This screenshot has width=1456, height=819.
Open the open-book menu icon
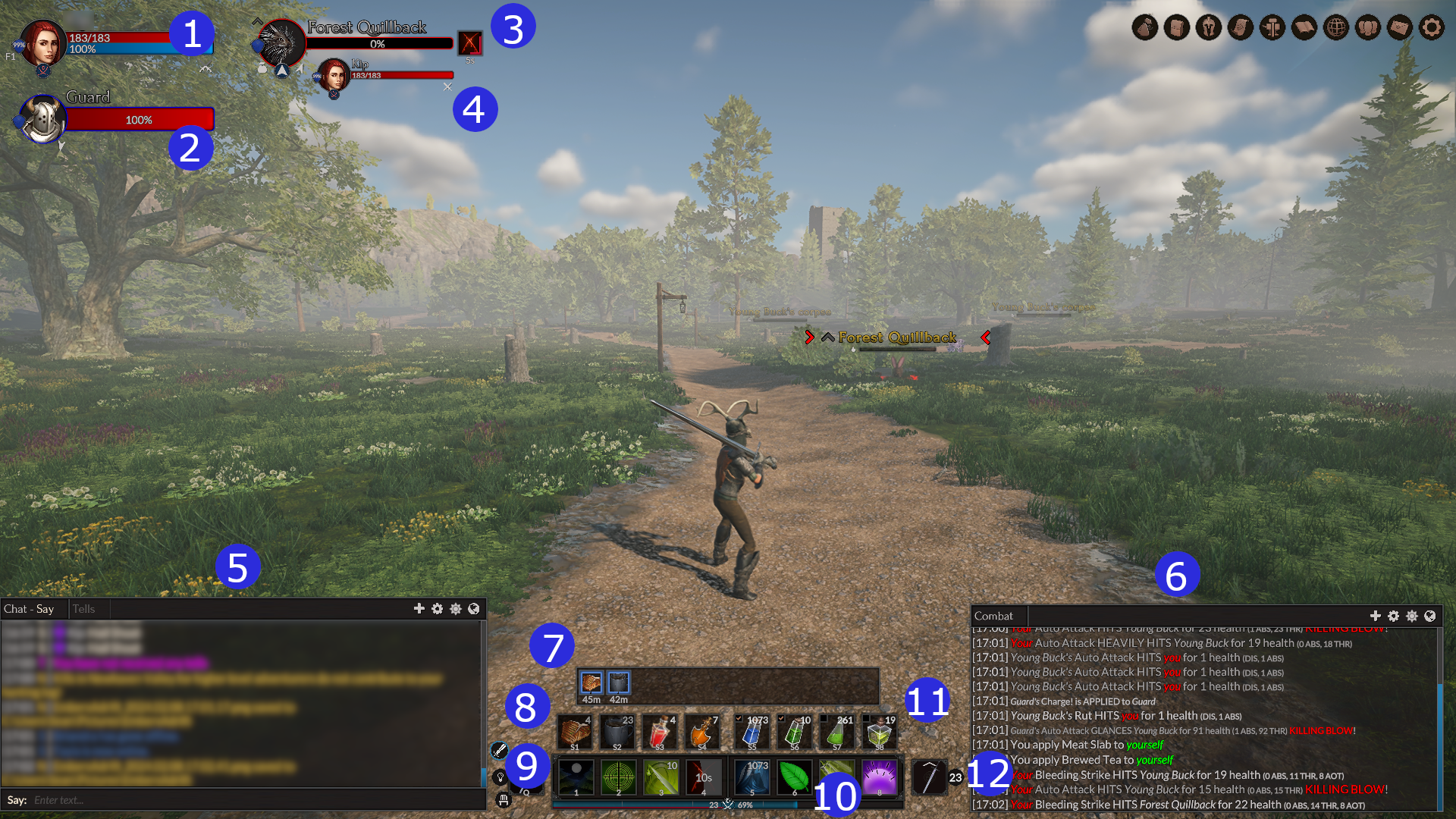tap(1304, 28)
